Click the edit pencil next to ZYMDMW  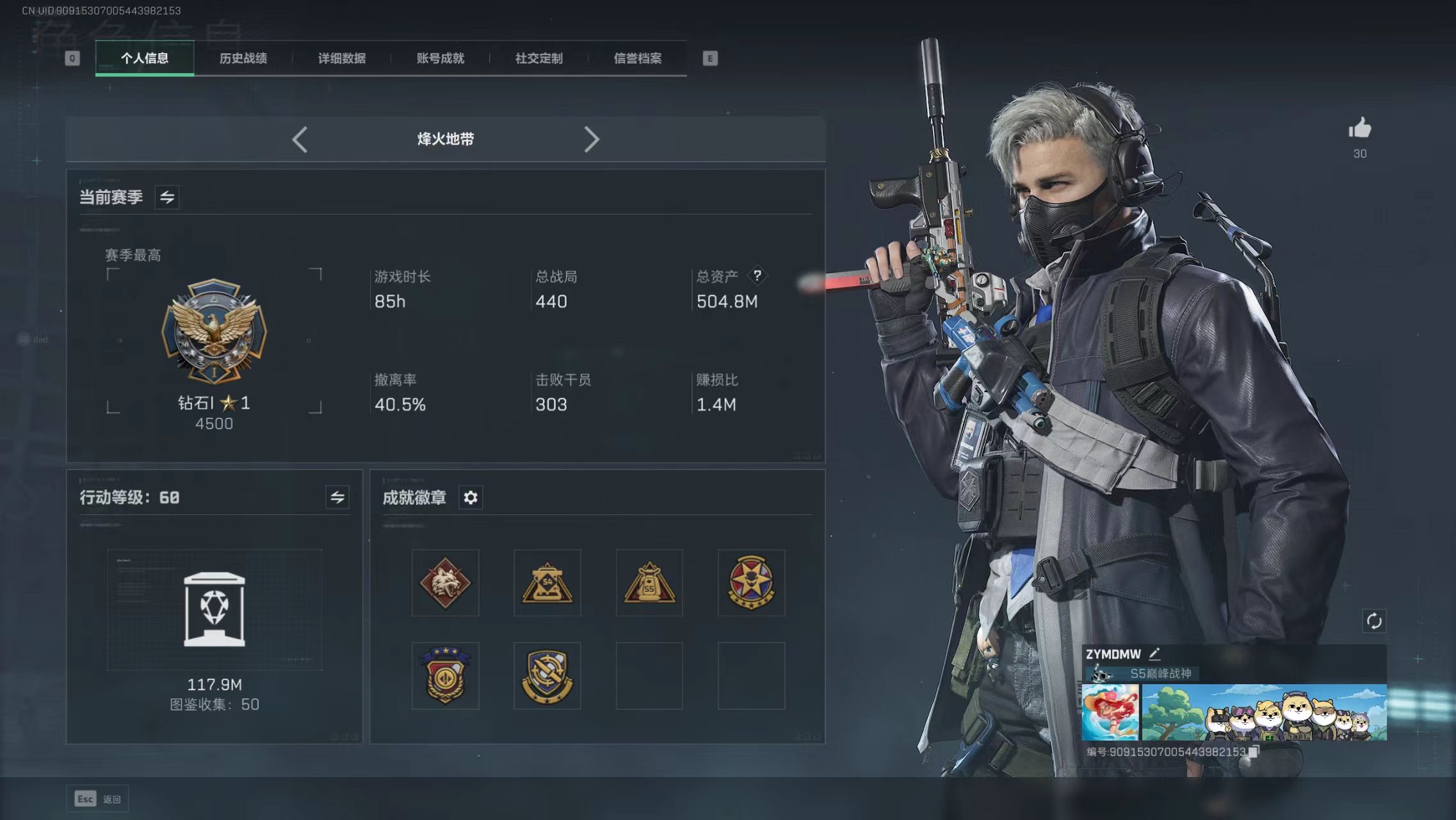pos(1156,653)
